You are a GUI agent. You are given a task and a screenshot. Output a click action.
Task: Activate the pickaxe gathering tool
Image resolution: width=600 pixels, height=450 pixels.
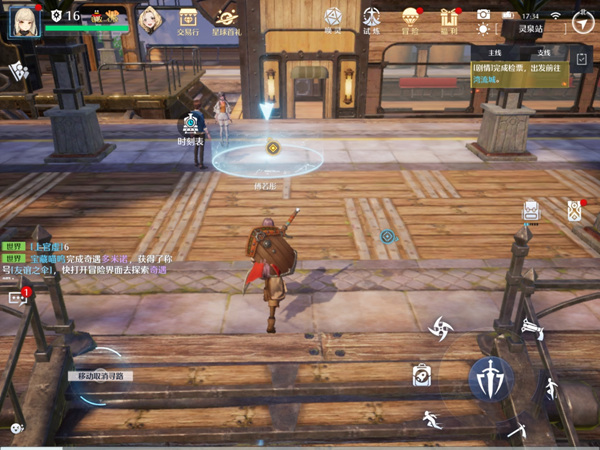518,429
